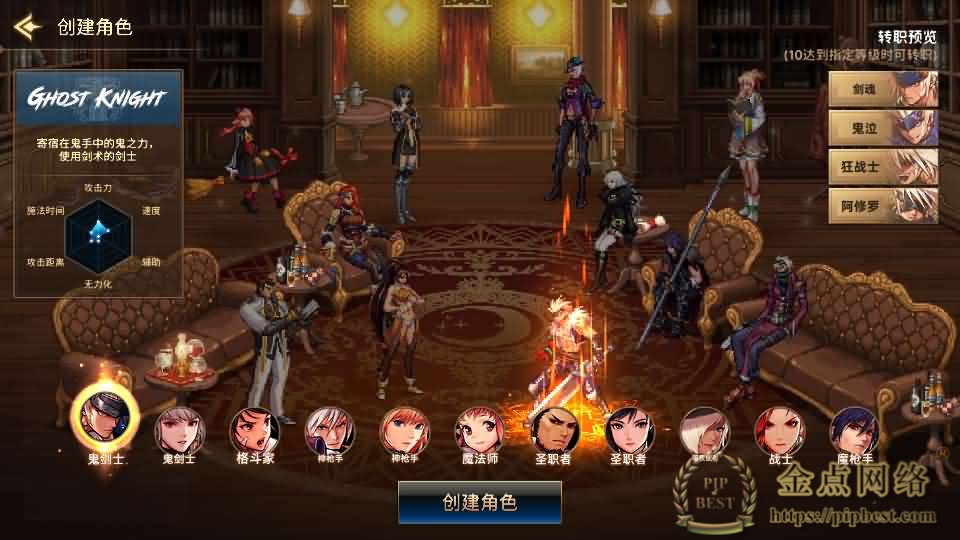The image size is (960, 540).
Task: Confirm with the 创建角色 button
Action: tap(480, 502)
